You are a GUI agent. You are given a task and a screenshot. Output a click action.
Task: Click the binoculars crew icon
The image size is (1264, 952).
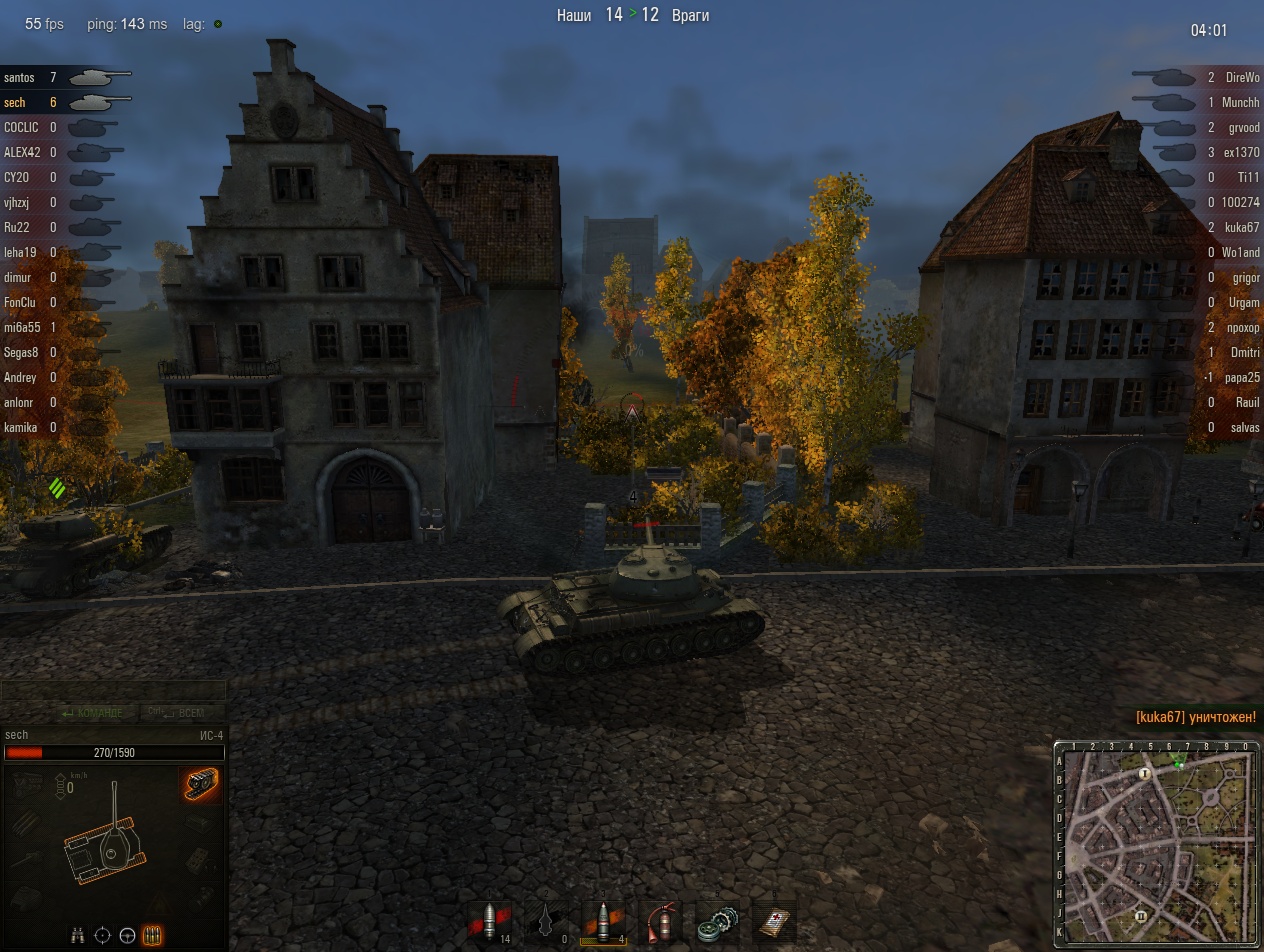[x=79, y=936]
